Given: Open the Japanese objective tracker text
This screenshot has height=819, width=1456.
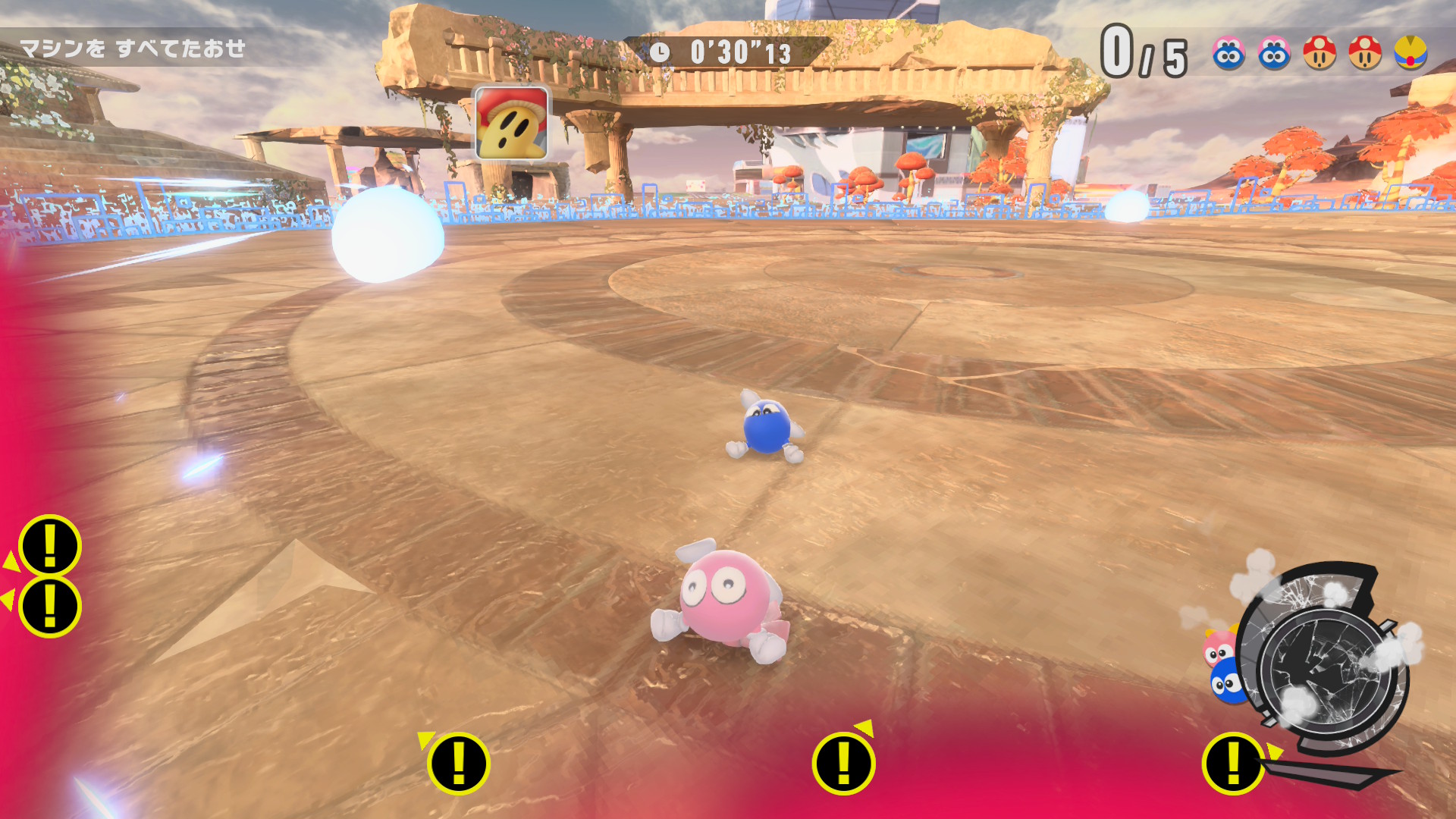Looking at the screenshot, I should pos(132,49).
